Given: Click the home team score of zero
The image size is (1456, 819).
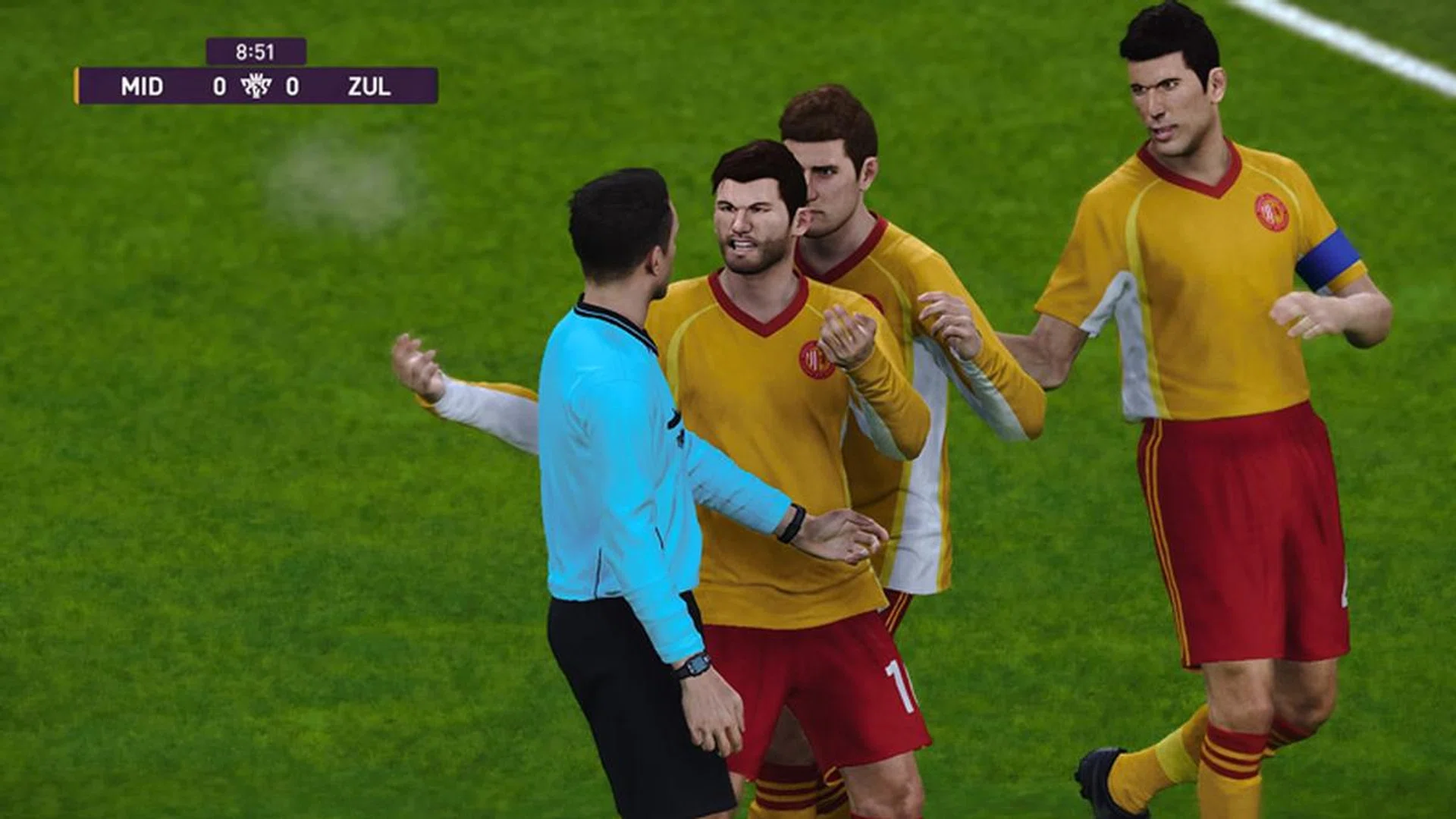Looking at the screenshot, I should coord(220,85).
